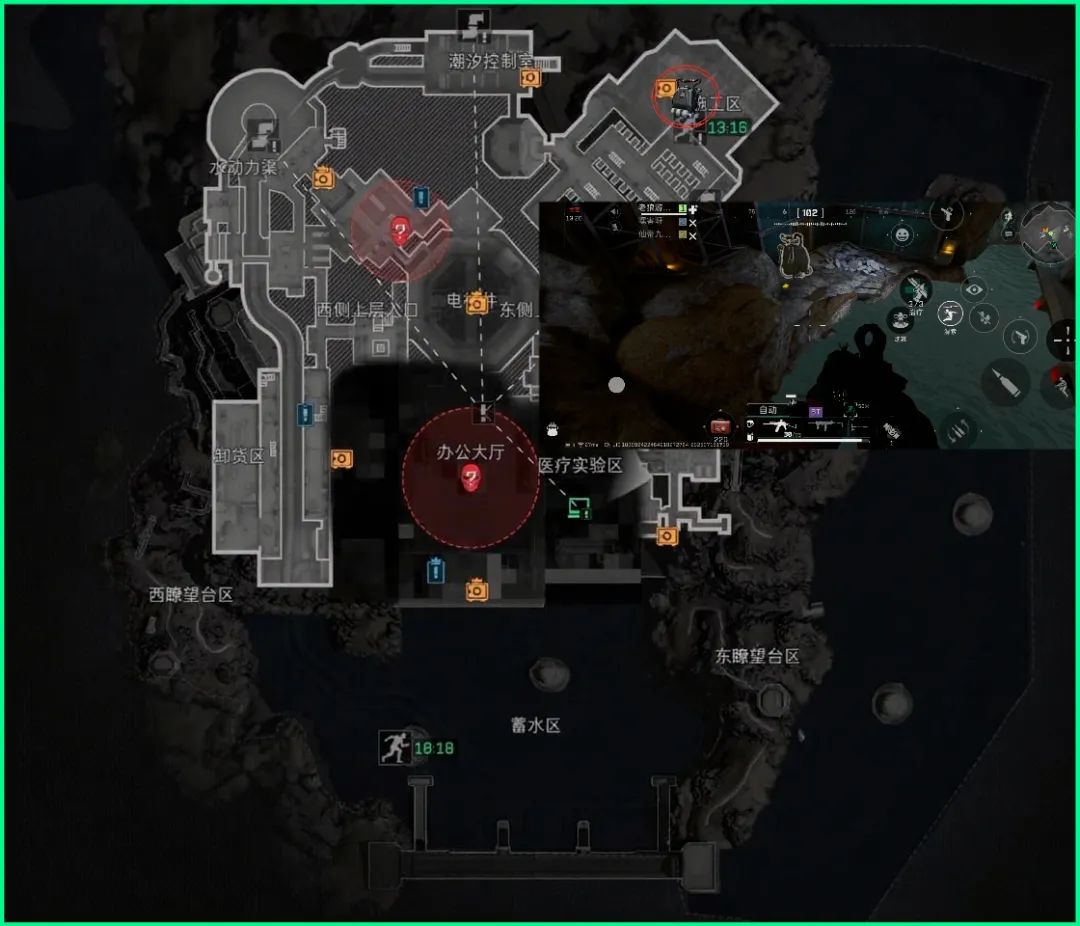Select the safe marker below 医疗实验区

[667, 536]
